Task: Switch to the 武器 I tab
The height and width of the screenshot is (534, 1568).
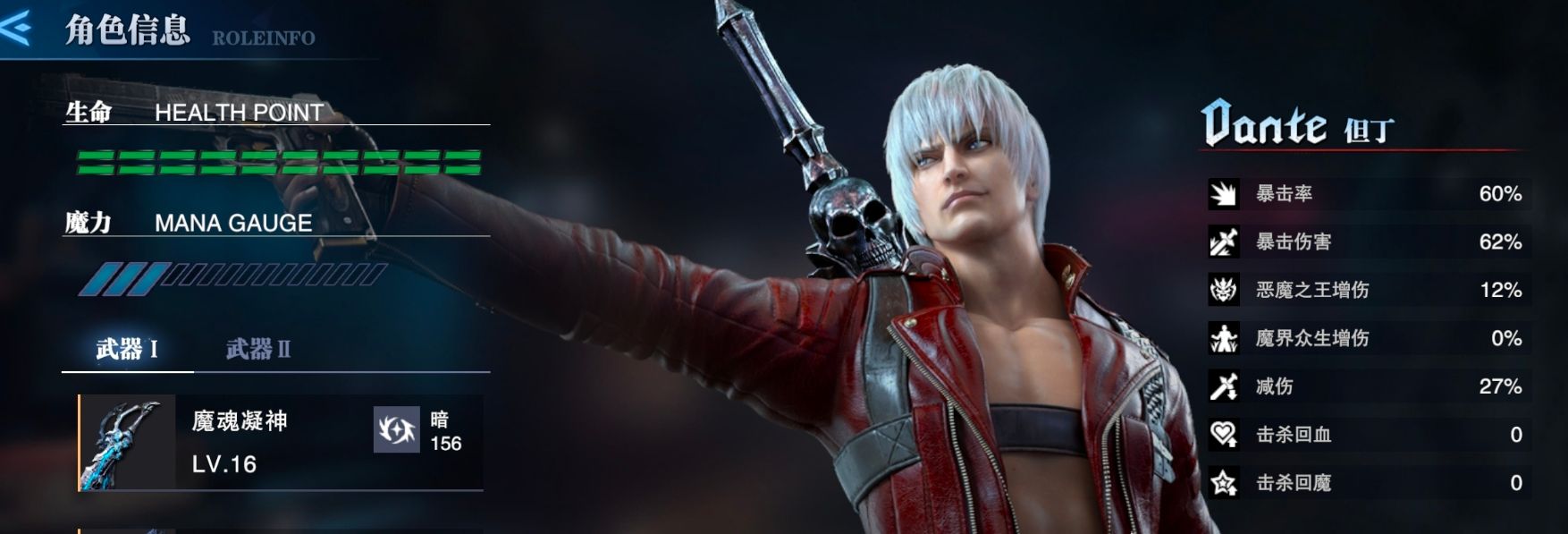Action: 127,349
